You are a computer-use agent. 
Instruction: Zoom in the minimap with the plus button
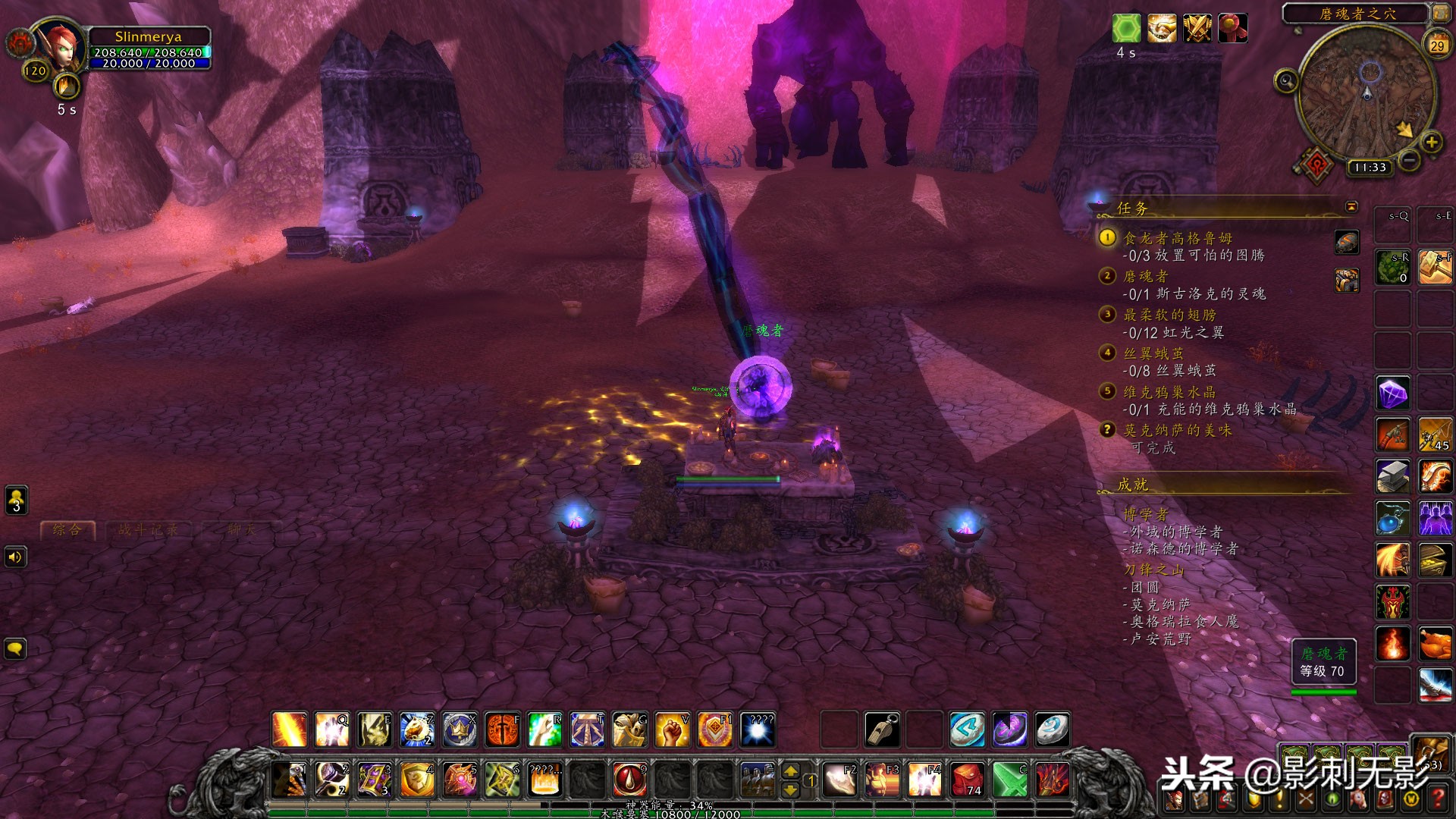tap(1431, 142)
